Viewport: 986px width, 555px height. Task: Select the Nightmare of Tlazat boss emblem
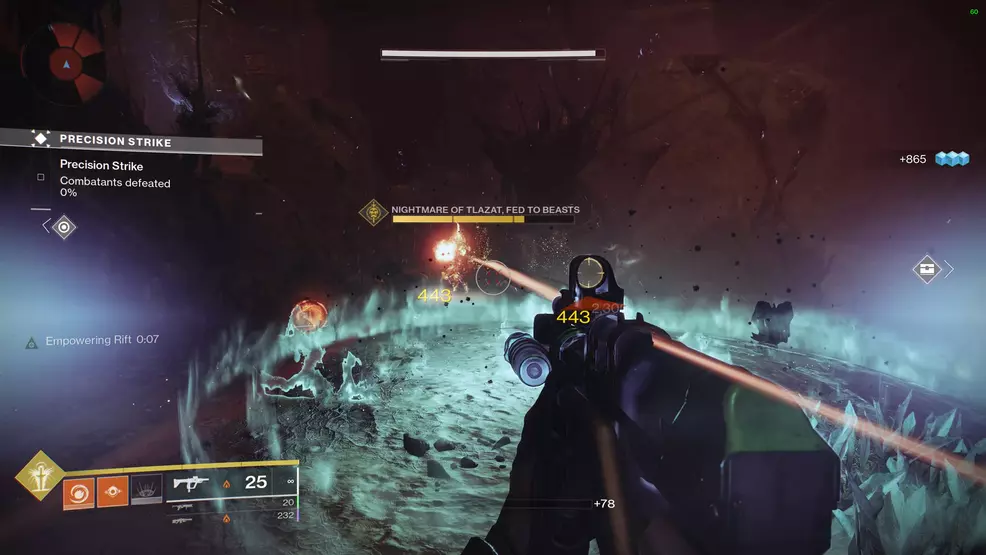coord(375,213)
